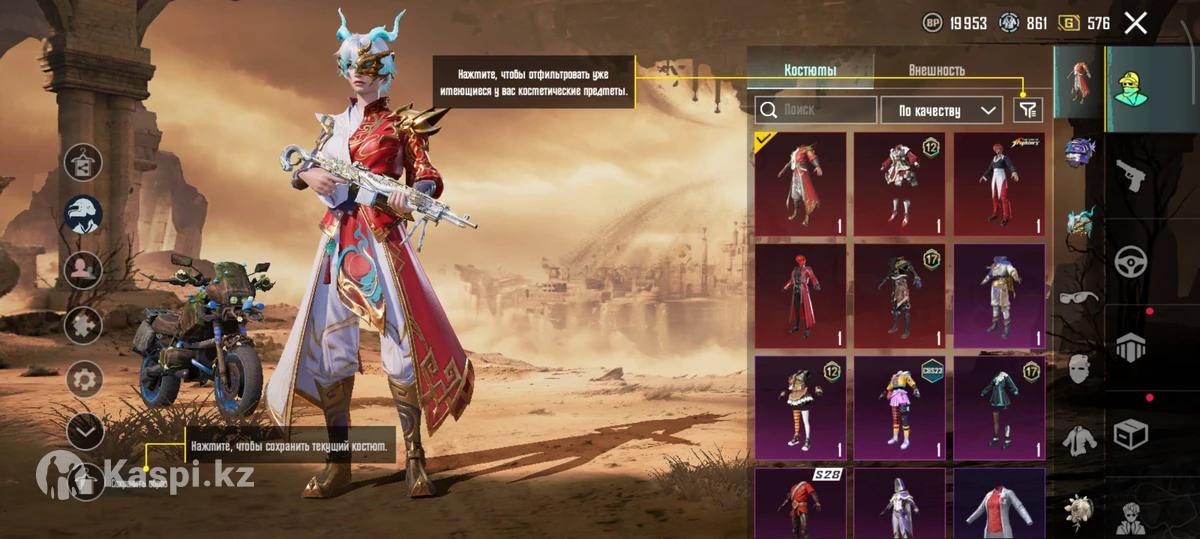Click the save outfit hanger button
Image resolution: width=1200 pixels, height=539 pixels.
click(x=85, y=482)
